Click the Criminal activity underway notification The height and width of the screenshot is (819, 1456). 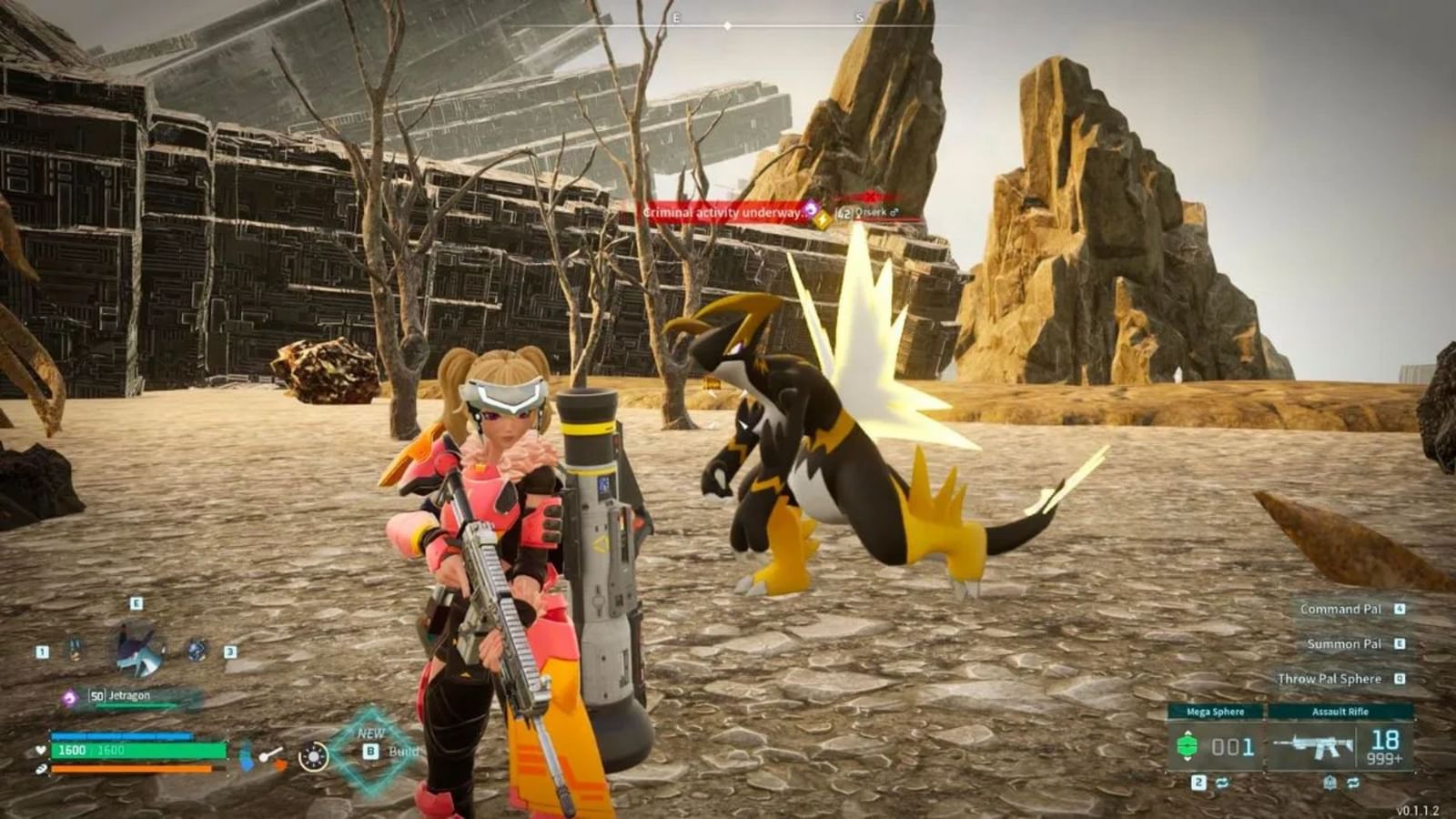point(723,211)
